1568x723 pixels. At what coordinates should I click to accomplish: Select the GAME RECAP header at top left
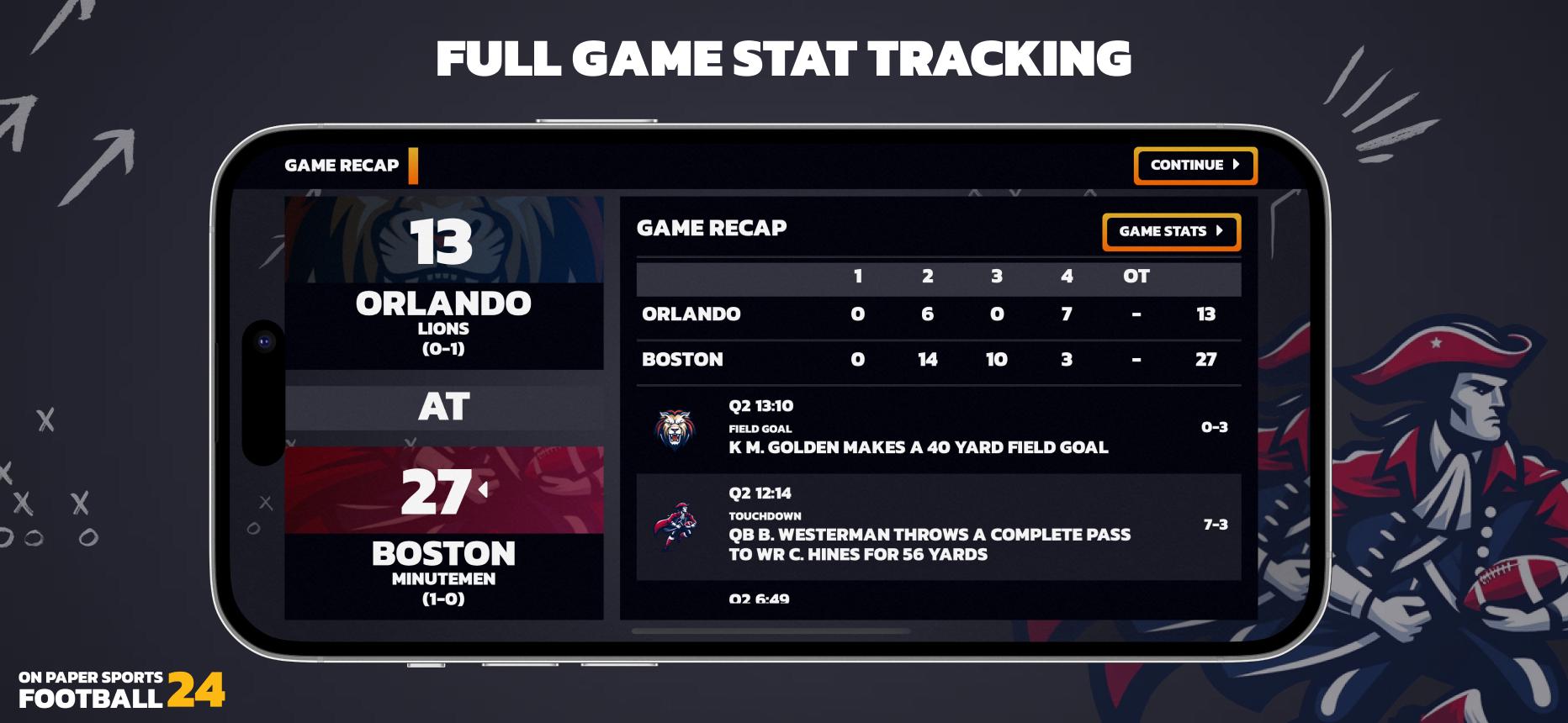tap(340, 166)
